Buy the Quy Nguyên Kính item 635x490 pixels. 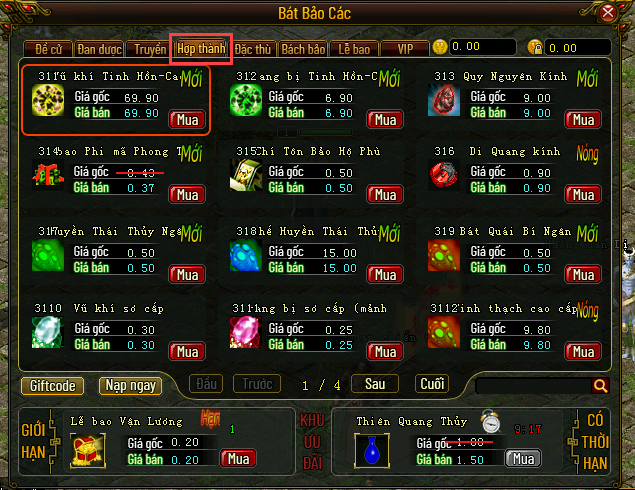[581, 120]
